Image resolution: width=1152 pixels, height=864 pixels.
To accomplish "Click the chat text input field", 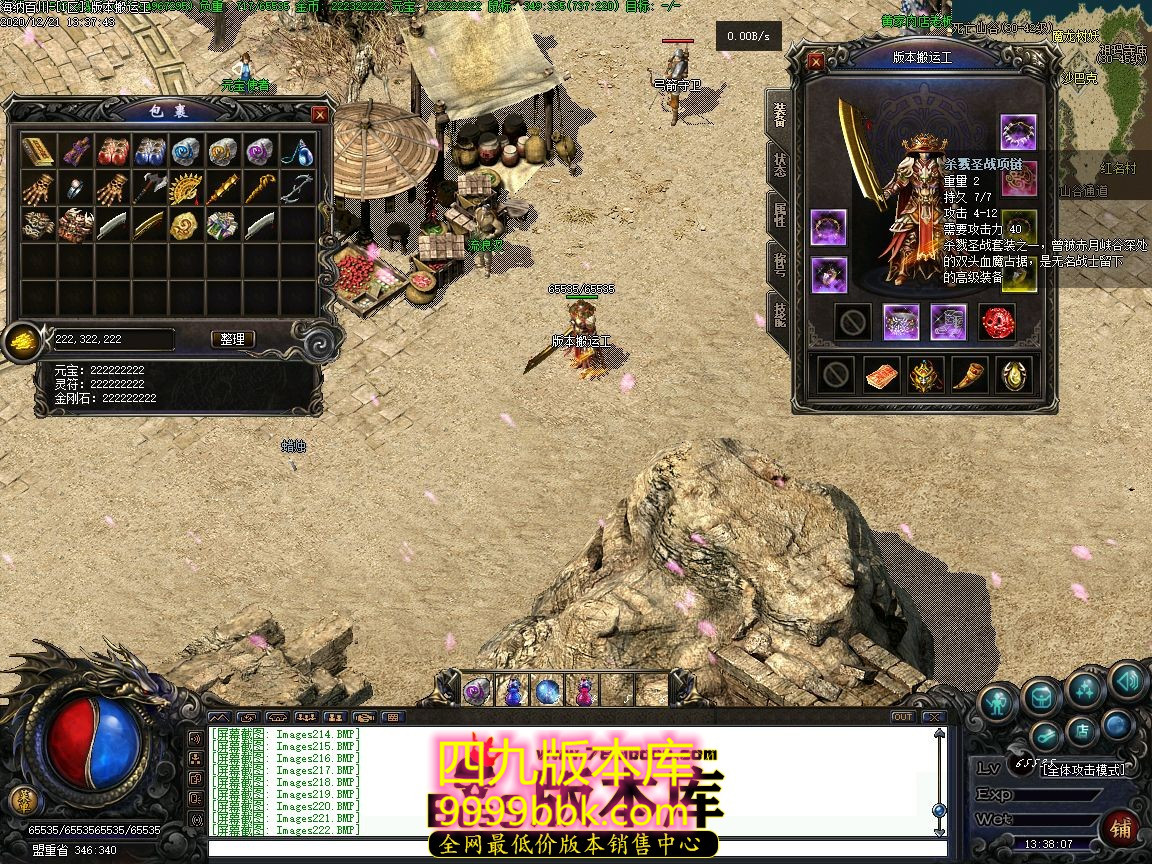I will pos(570,849).
